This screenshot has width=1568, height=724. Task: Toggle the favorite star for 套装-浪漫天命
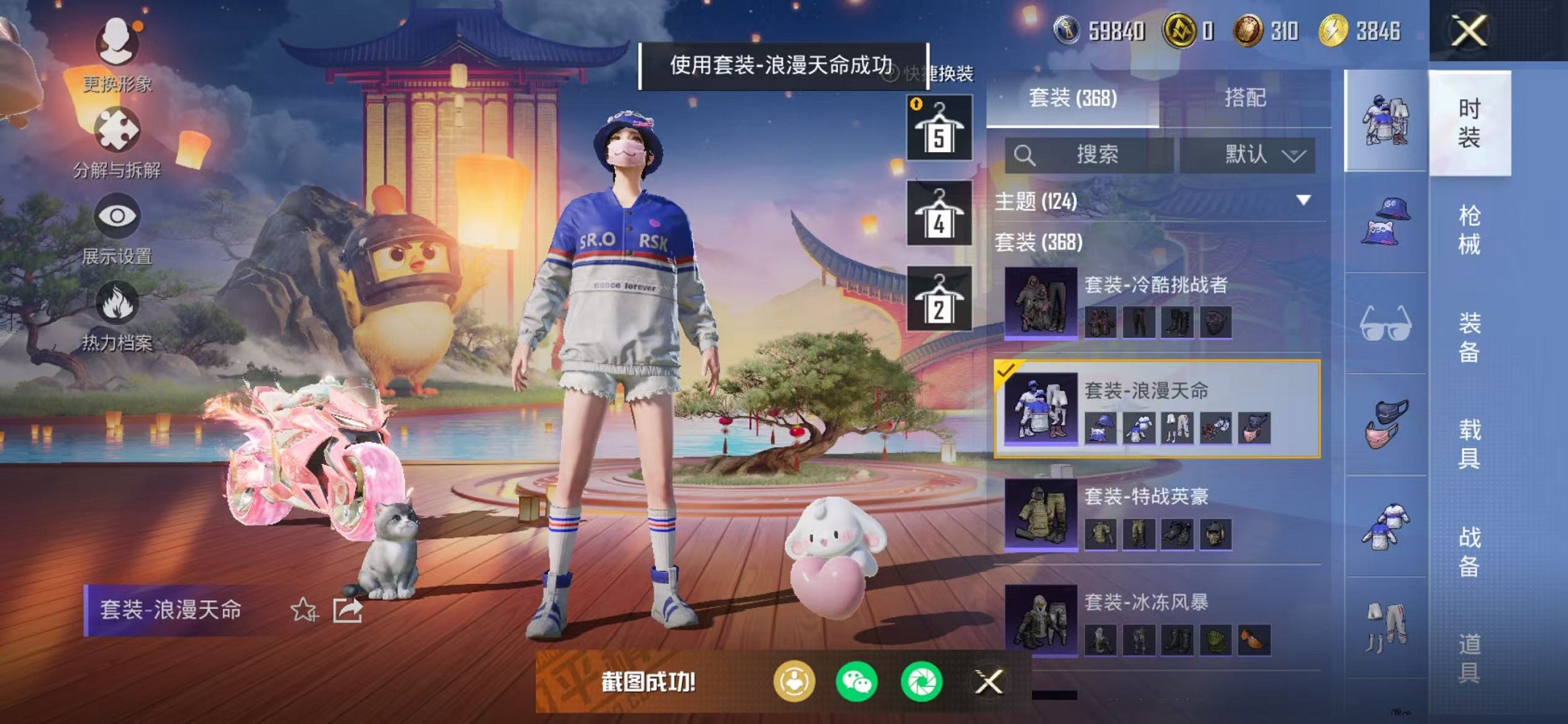coord(303,611)
